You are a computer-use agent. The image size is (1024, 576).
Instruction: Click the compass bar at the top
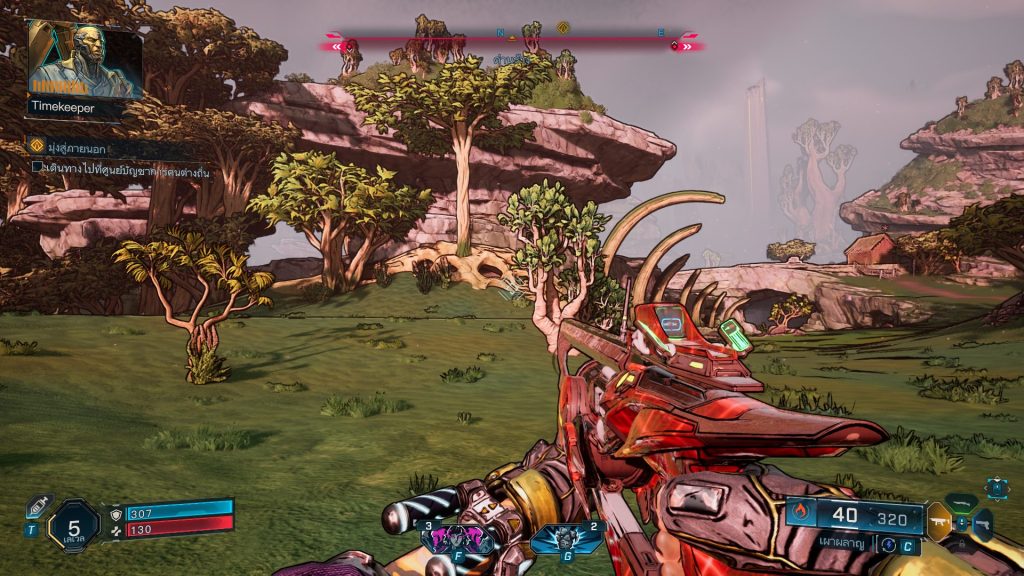coord(512,44)
